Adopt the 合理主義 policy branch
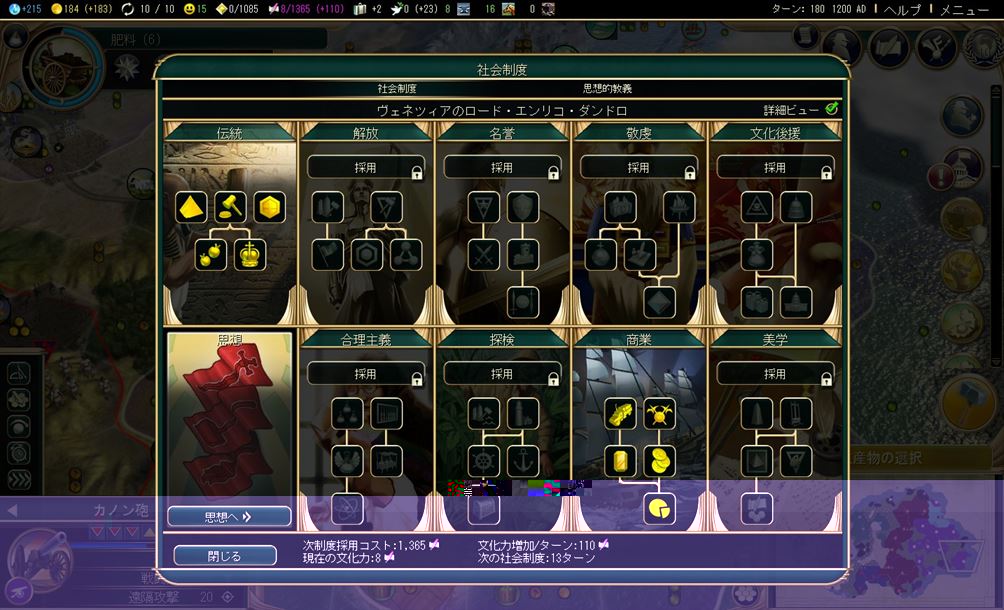This screenshot has height=610, width=1004. point(365,374)
